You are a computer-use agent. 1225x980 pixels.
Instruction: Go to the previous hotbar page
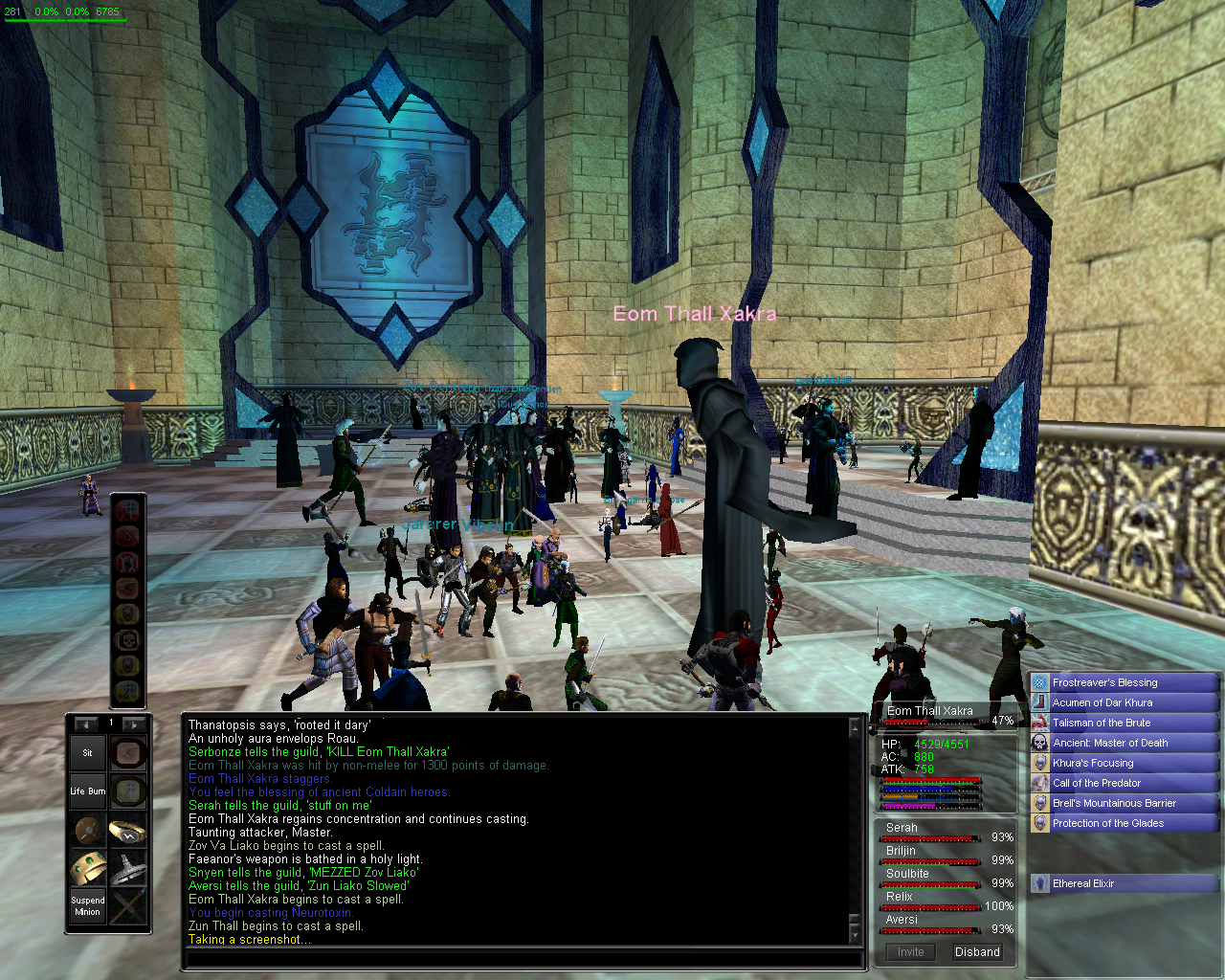click(86, 724)
